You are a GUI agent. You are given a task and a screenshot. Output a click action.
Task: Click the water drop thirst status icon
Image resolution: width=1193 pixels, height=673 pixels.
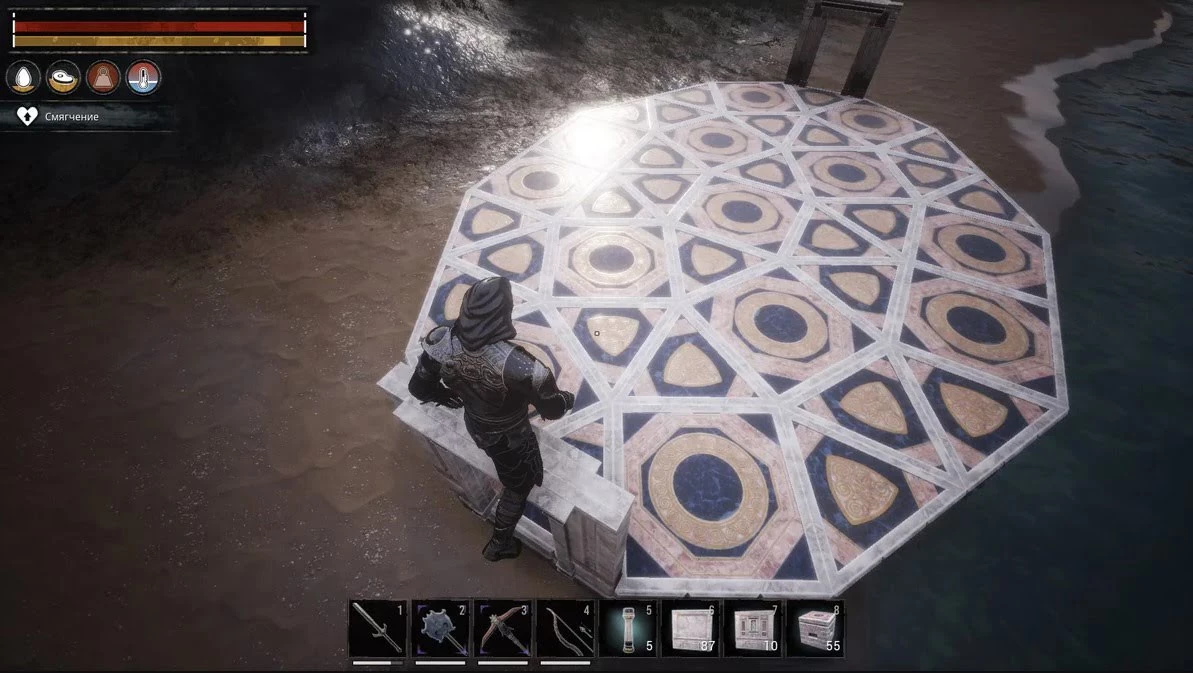(24, 77)
